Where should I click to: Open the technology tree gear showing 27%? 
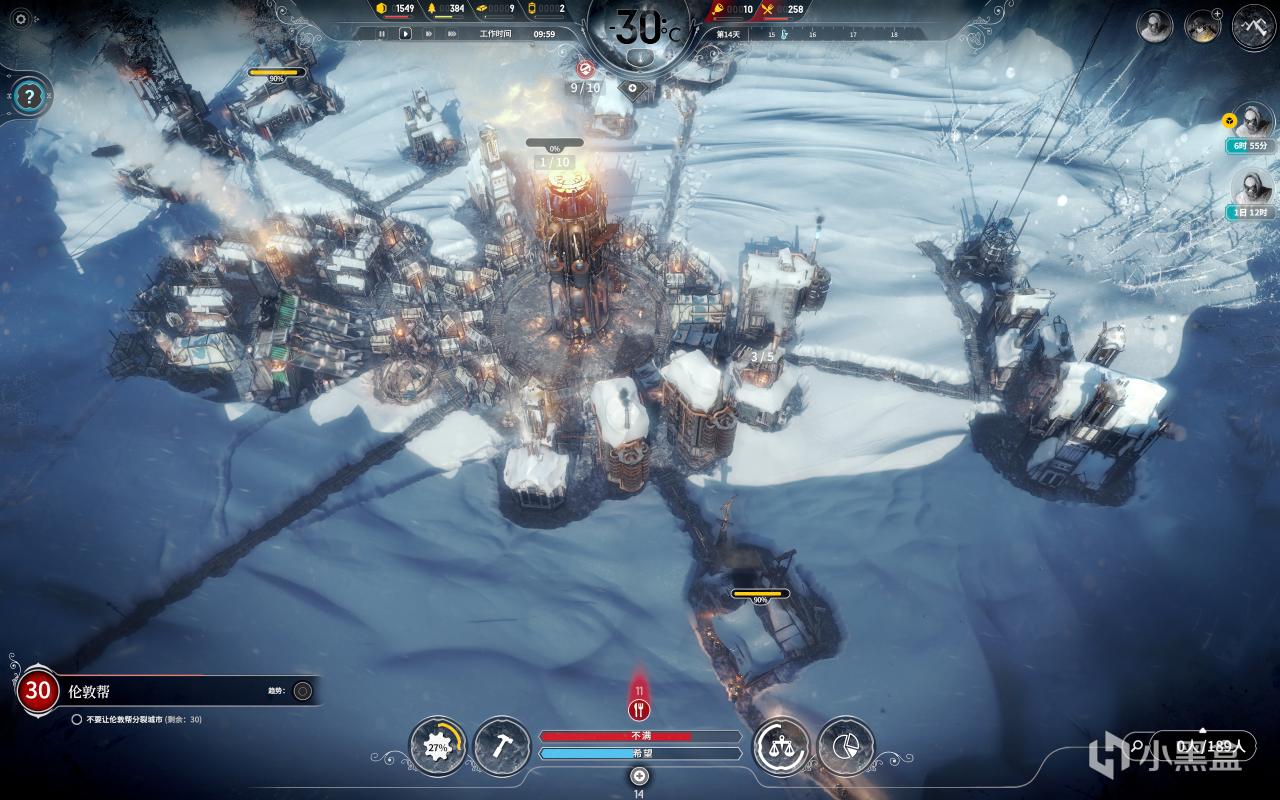pyautogui.click(x=438, y=746)
